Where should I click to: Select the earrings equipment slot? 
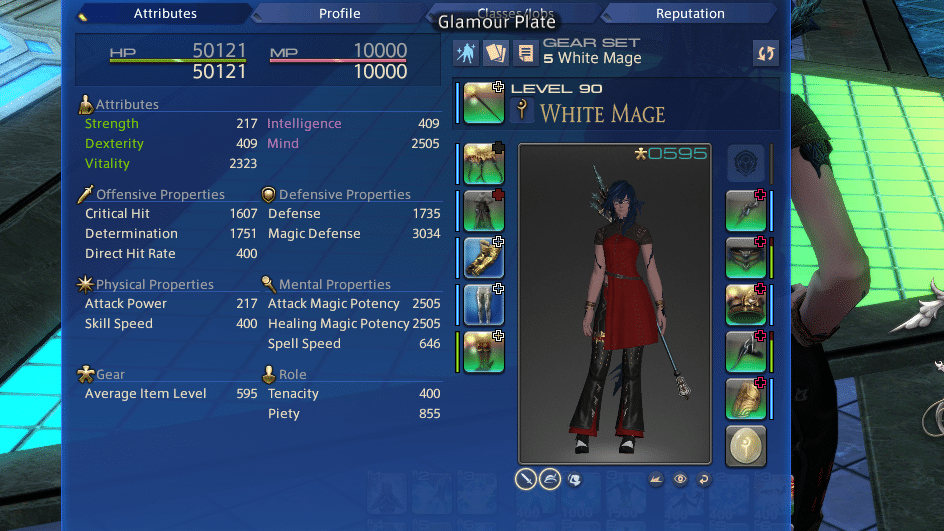pyautogui.click(x=745, y=210)
